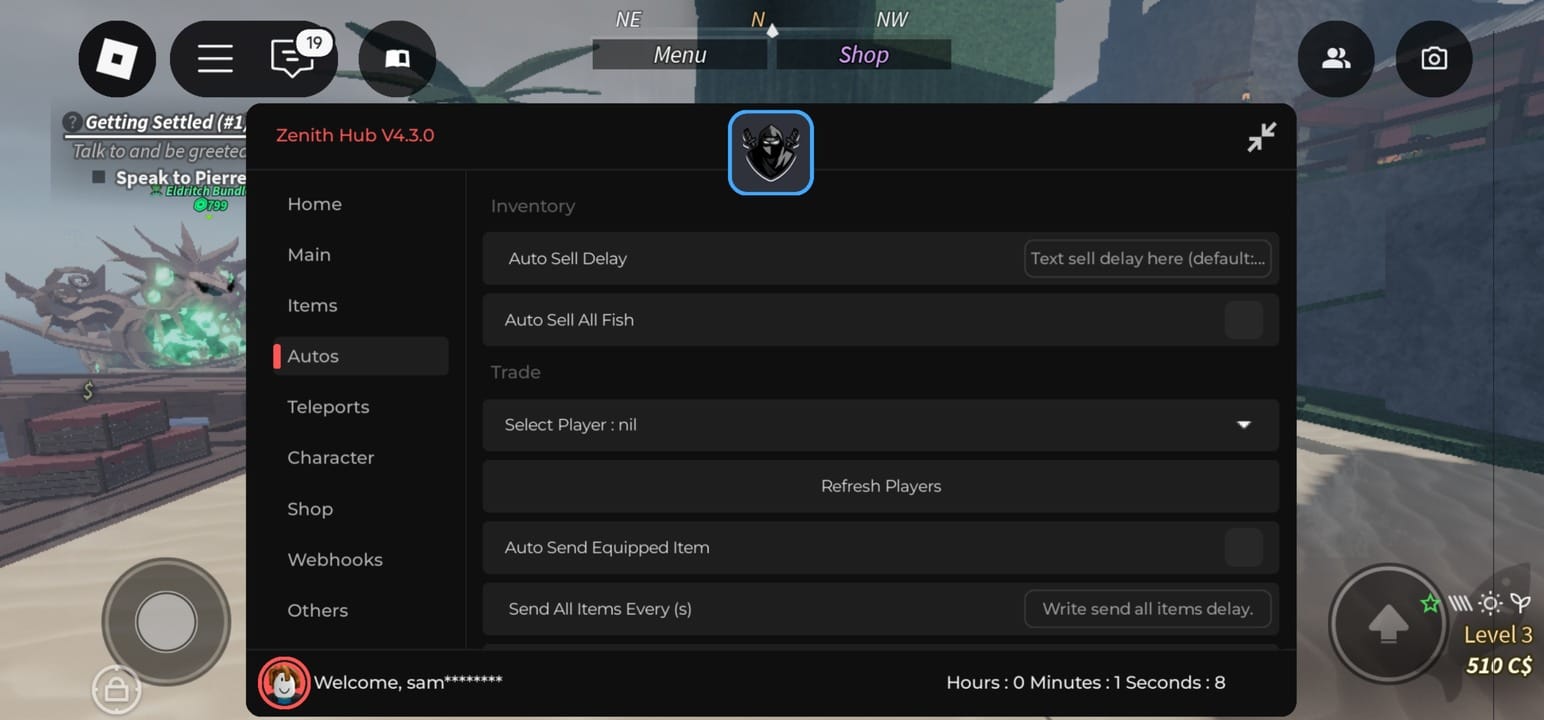Image resolution: width=1544 pixels, height=720 pixels.
Task: Click the Auto Sell Delay text field
Action: point(1147,258)
